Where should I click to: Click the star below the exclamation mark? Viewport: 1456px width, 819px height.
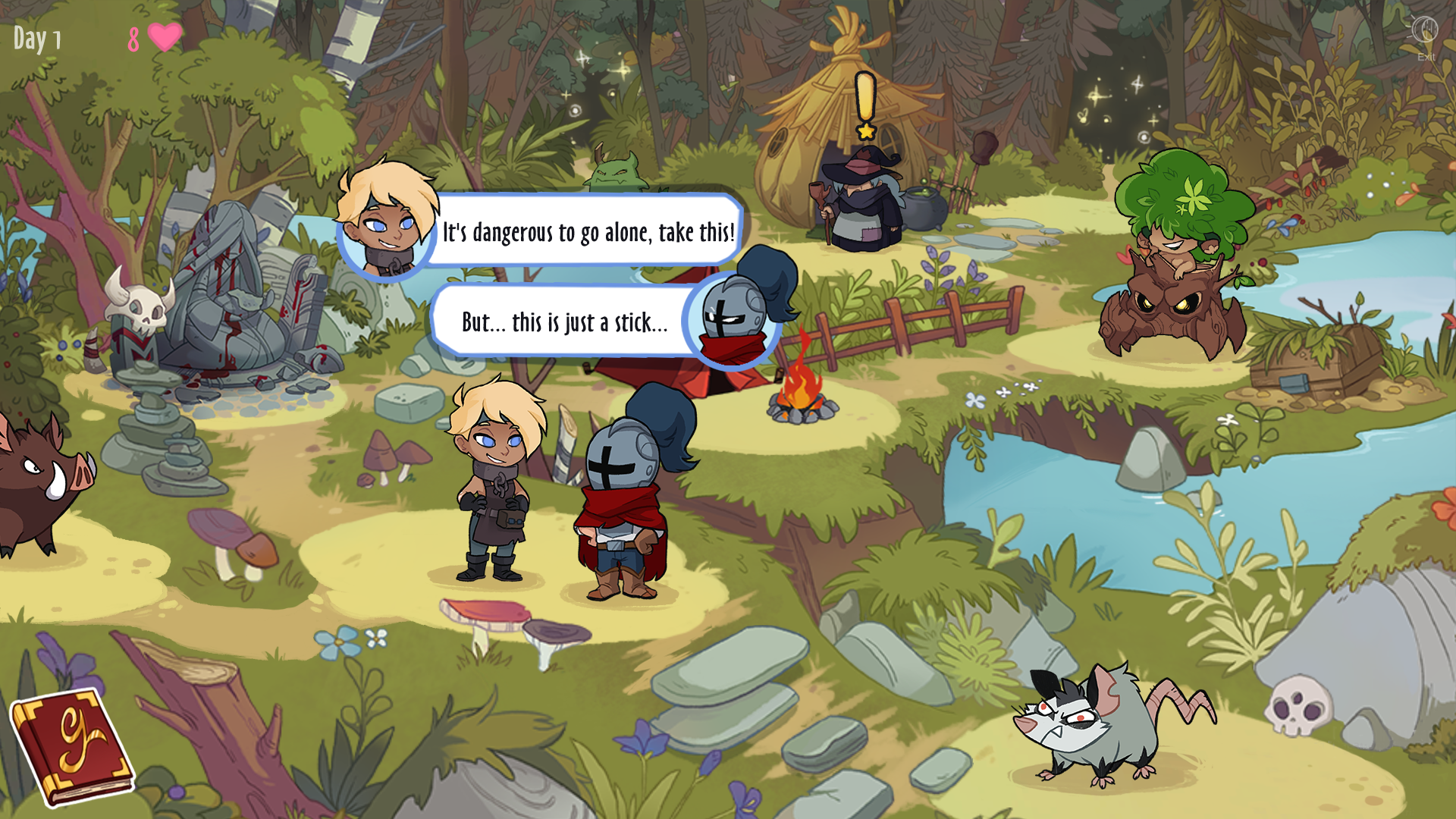point(864,130)
